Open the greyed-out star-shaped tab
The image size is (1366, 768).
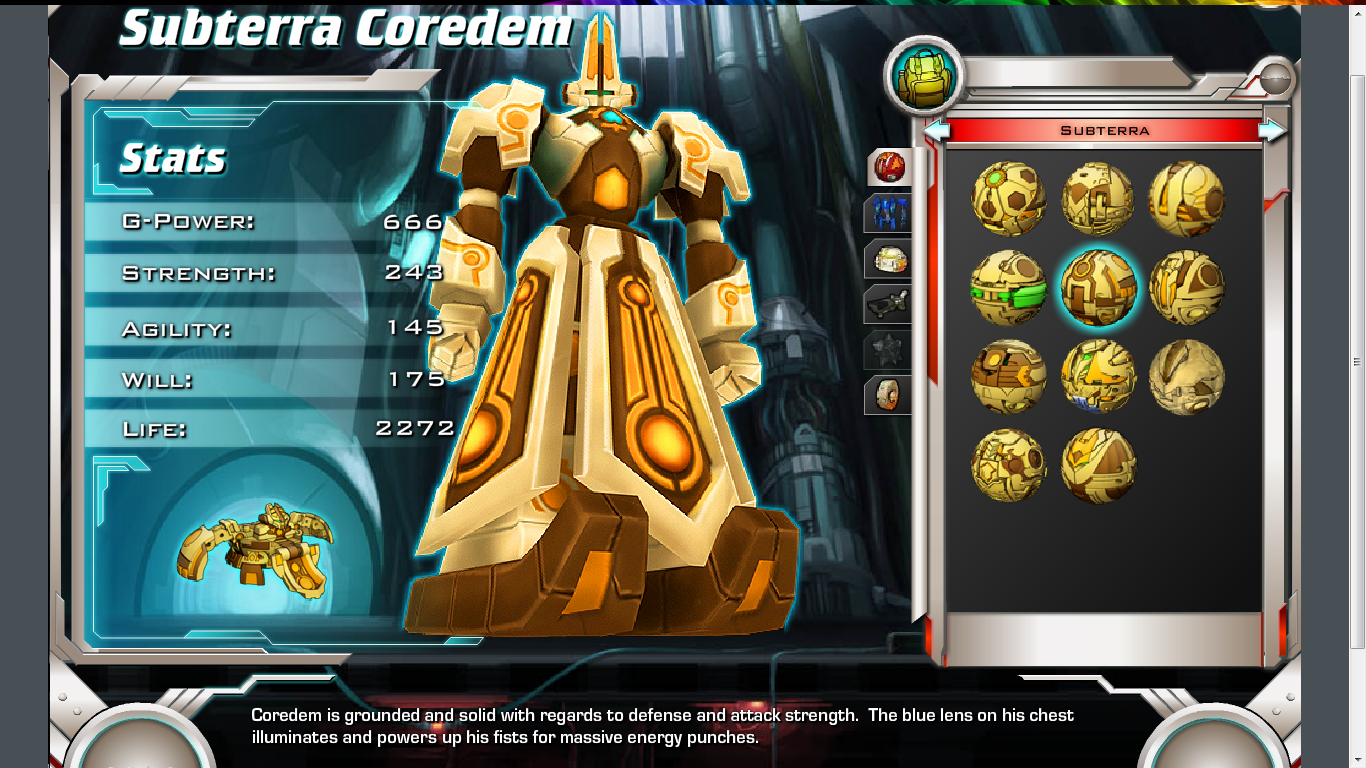point(888,350)
